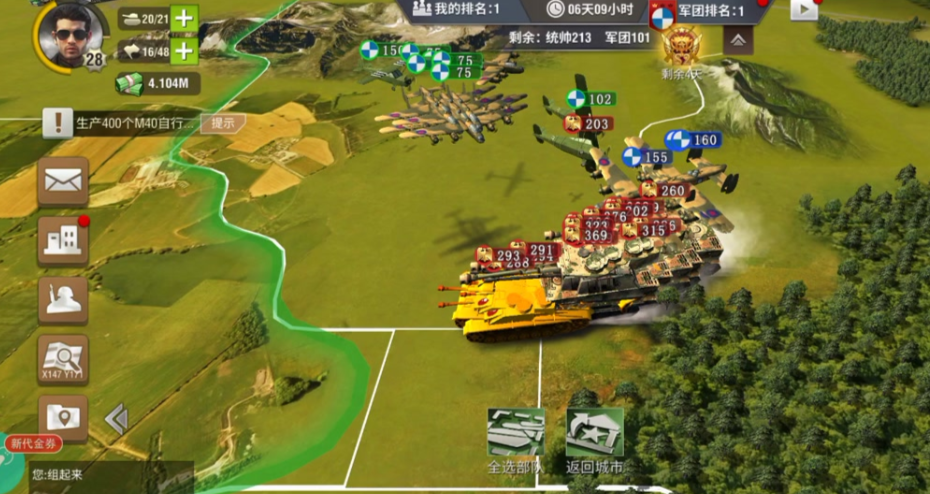Open the city buildings menu
This screenshot has height=494, width=930.
(x=63, y=240)
